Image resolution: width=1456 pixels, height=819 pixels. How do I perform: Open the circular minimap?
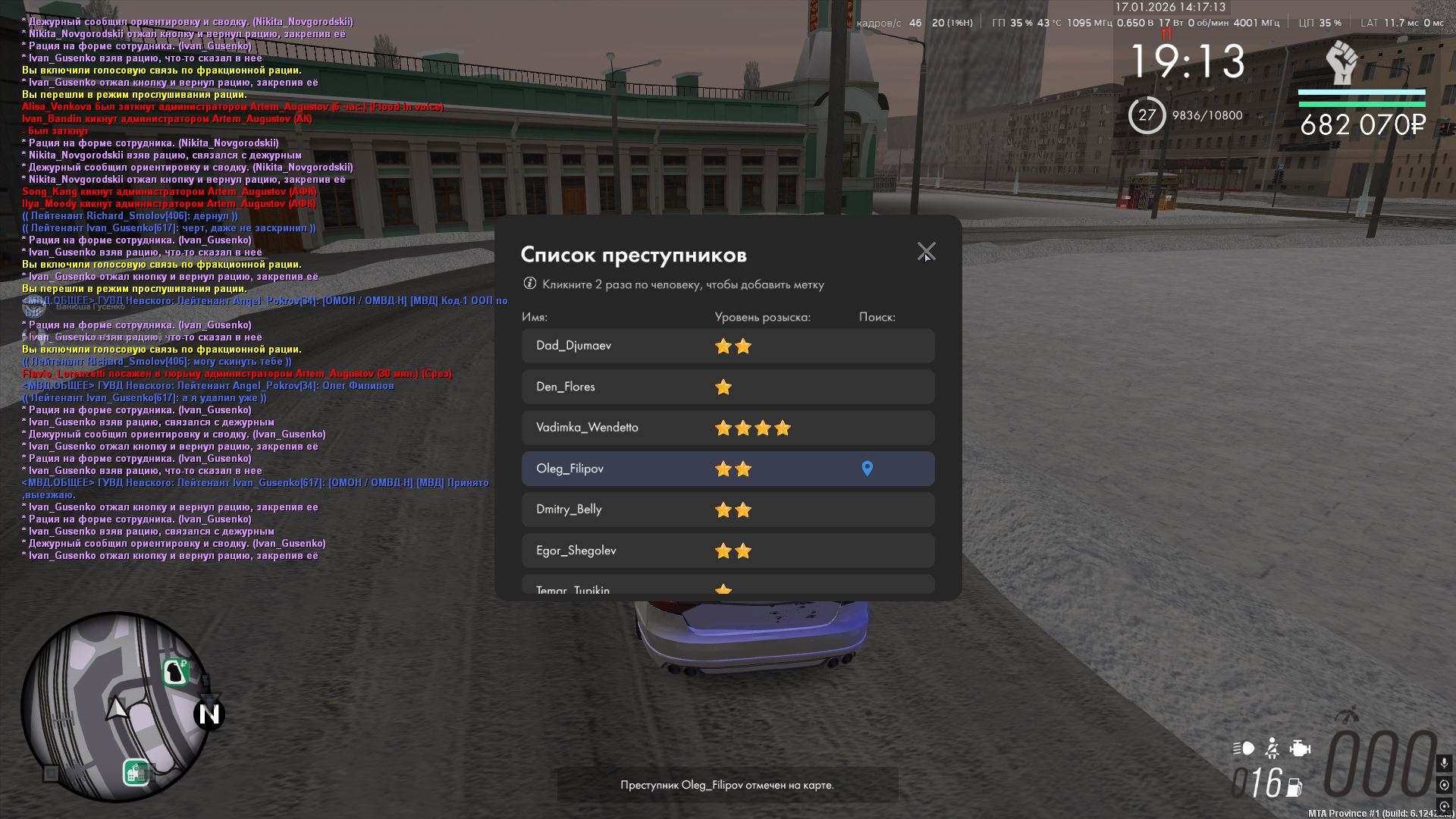116,707
